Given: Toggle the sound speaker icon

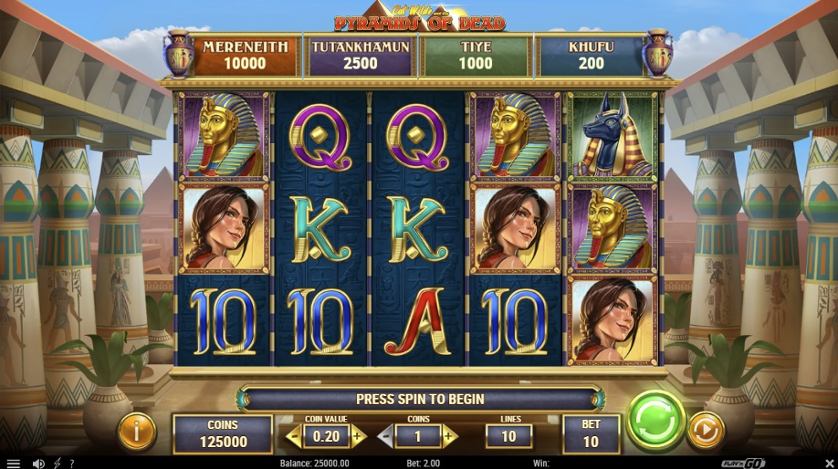Looking at the screenshot, I should coord(38,463).
